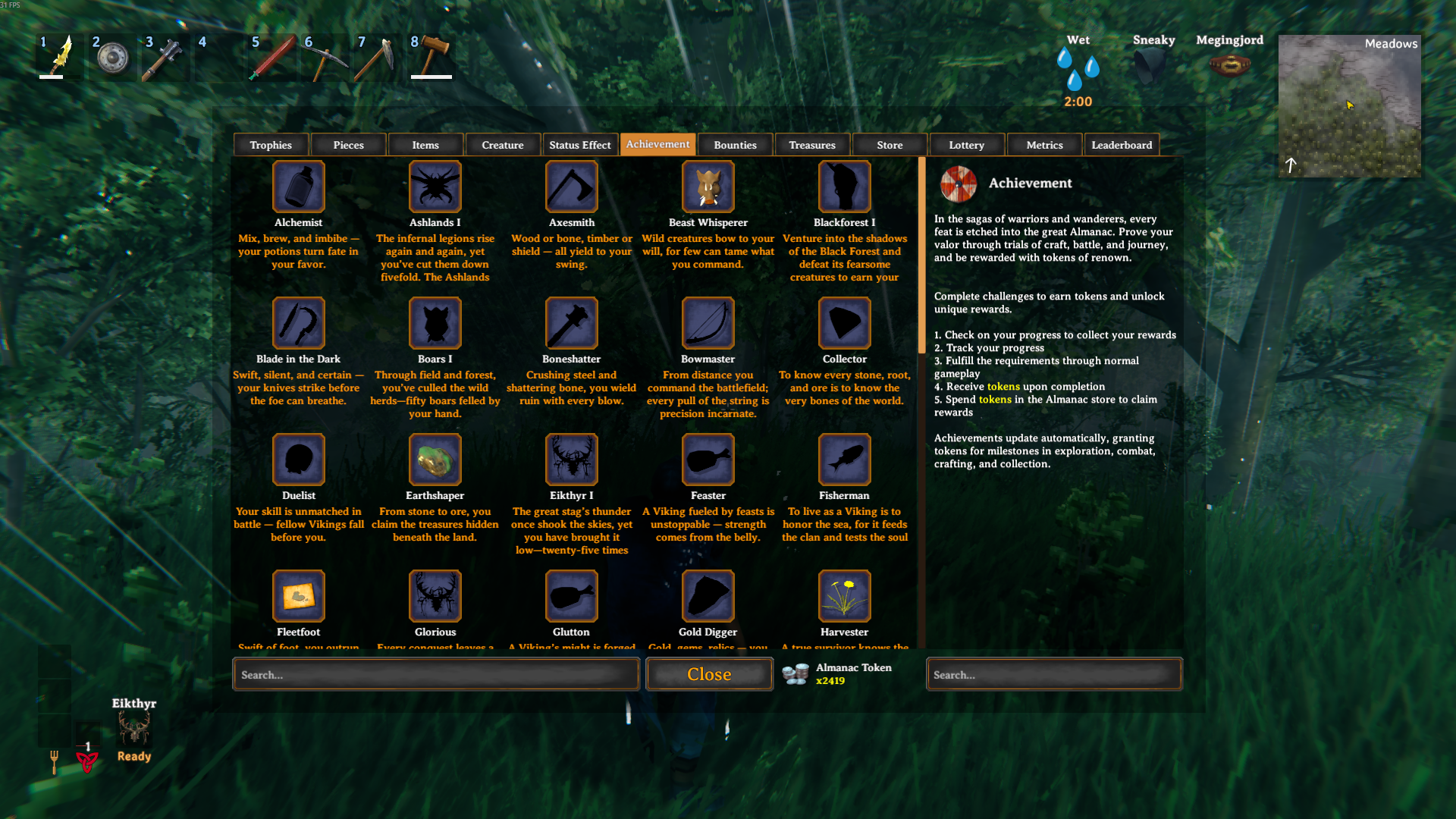Image resolution: width=1456 pixels, height=819 pixels.
Task: Open the Bowmaster achievement
Action: (x=708, y=322)
